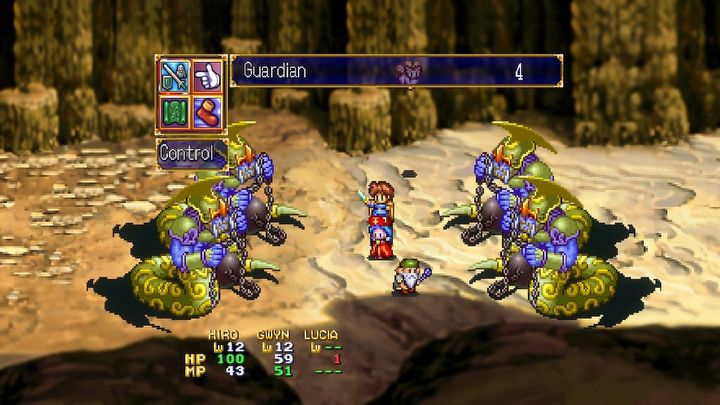The image size is (720, 405).
Task: Choose the pointing hand command icon
Action: click(207, 74)
